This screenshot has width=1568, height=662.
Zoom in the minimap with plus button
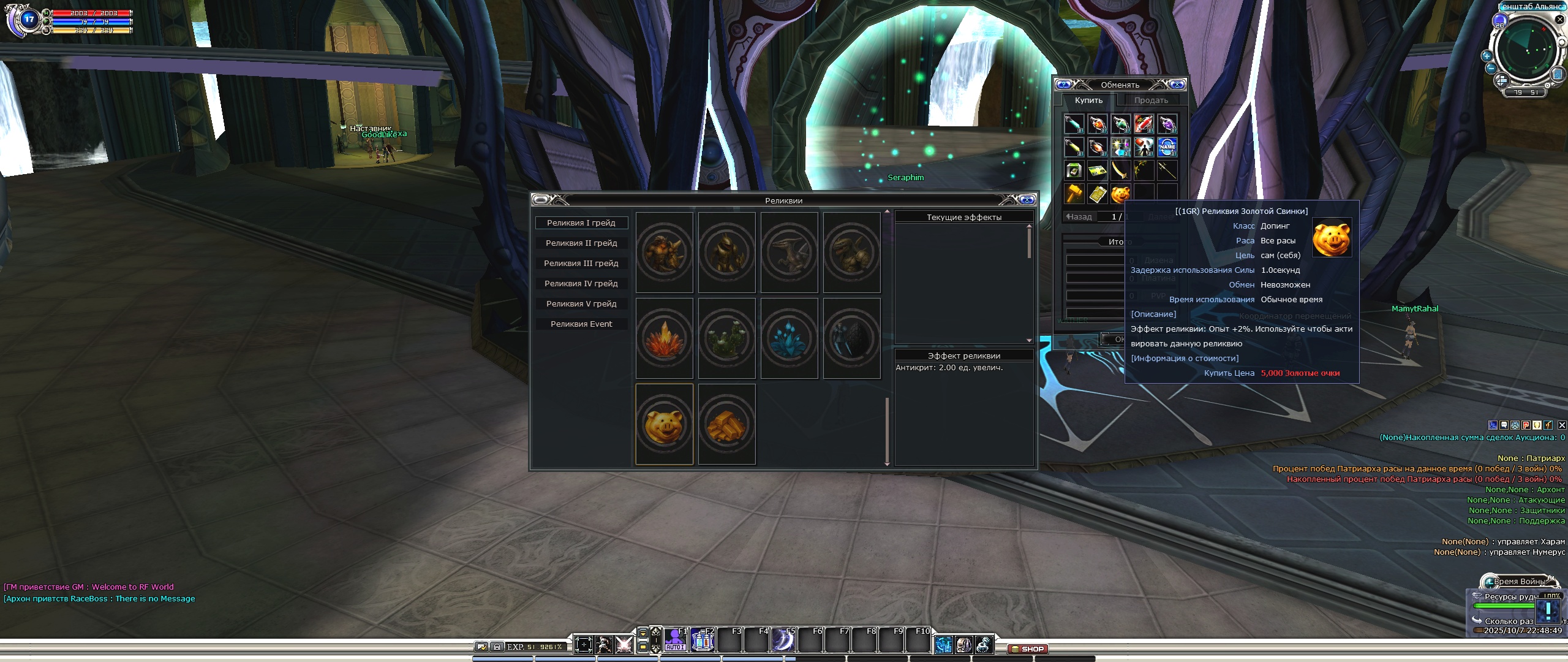pos(1487,56)
